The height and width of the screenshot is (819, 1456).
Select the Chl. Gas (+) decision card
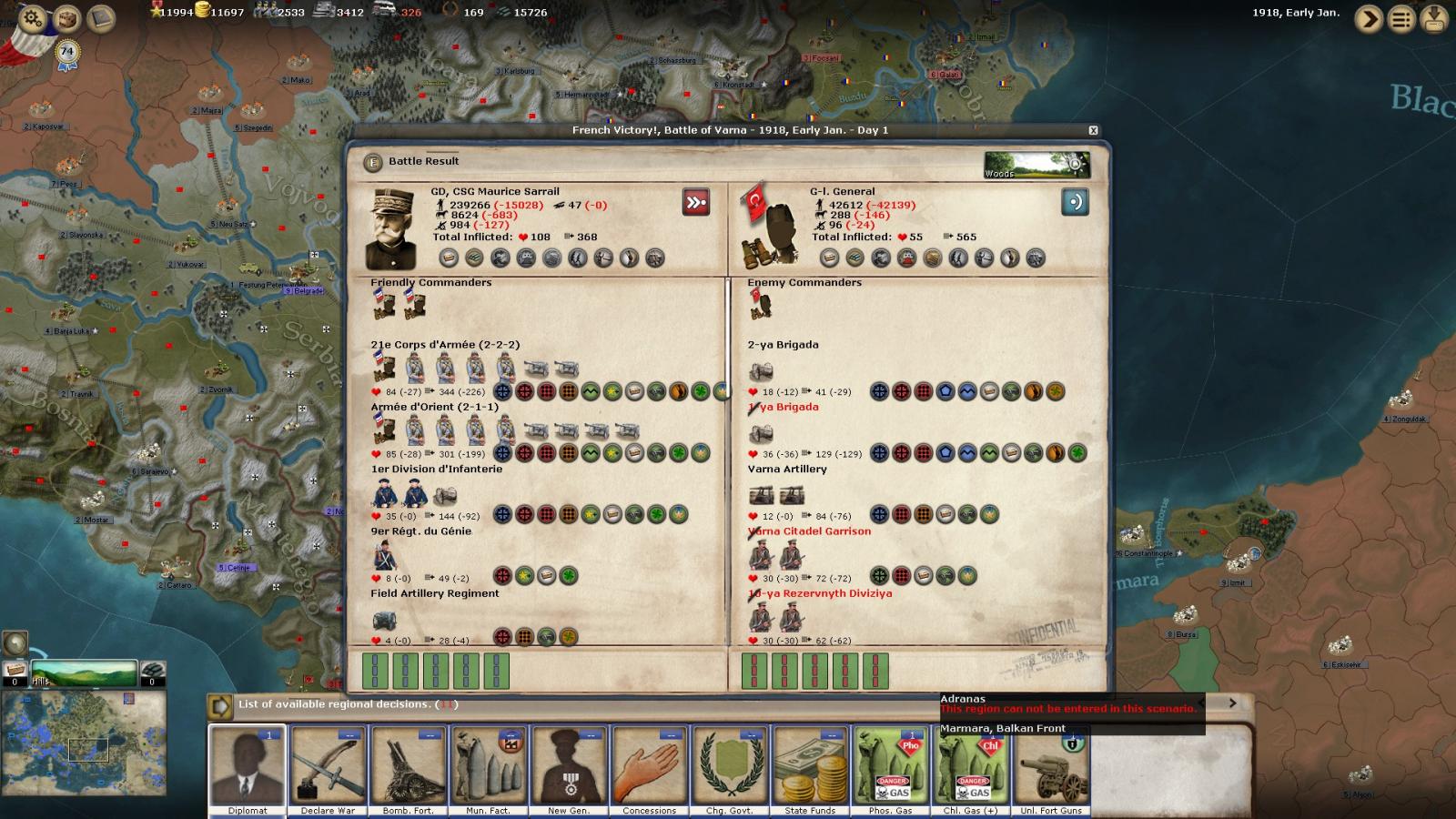(x=971, y=766)
